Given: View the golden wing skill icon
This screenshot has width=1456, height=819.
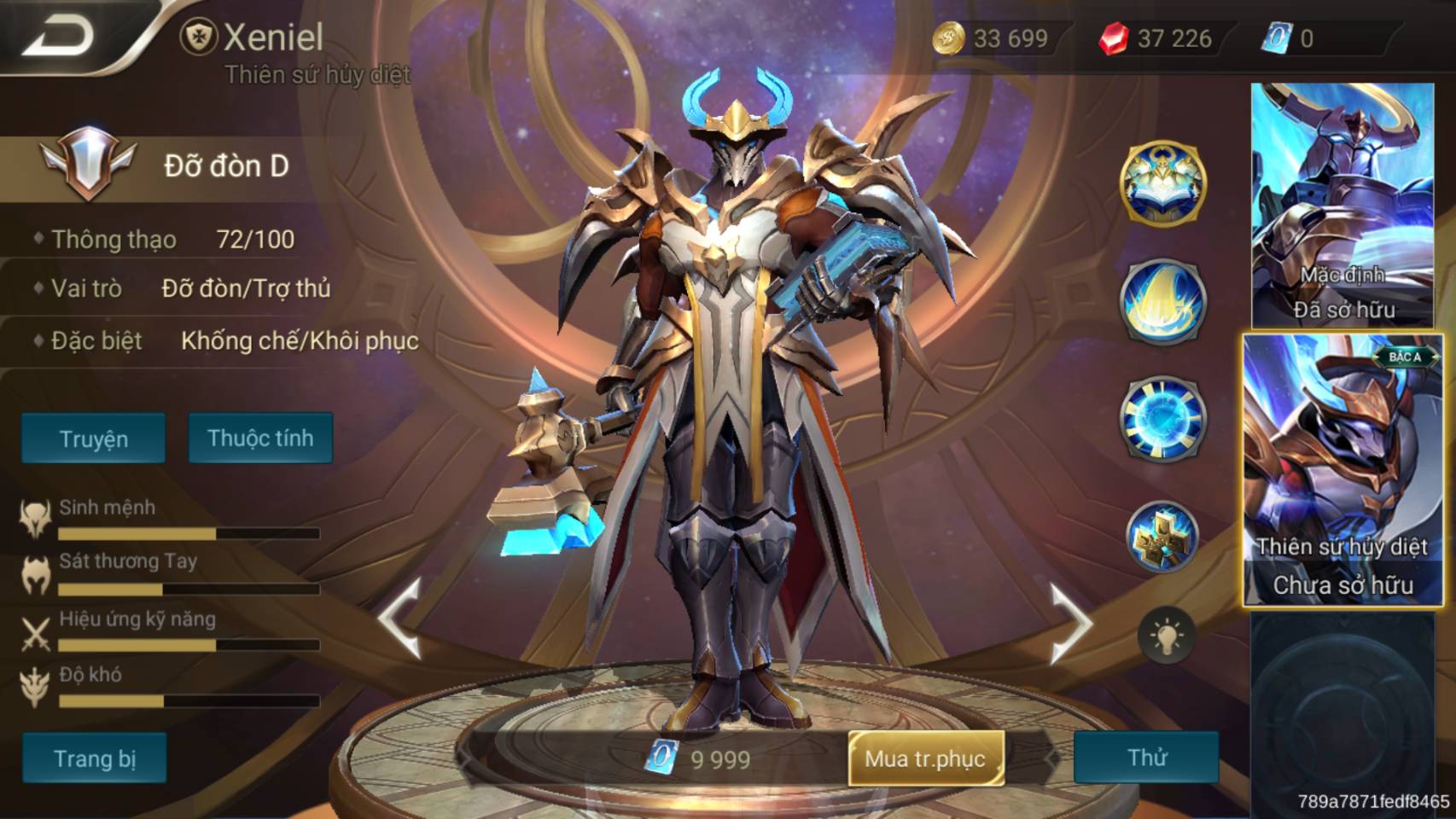Looking at the screenshot, I should (1162, 301).
